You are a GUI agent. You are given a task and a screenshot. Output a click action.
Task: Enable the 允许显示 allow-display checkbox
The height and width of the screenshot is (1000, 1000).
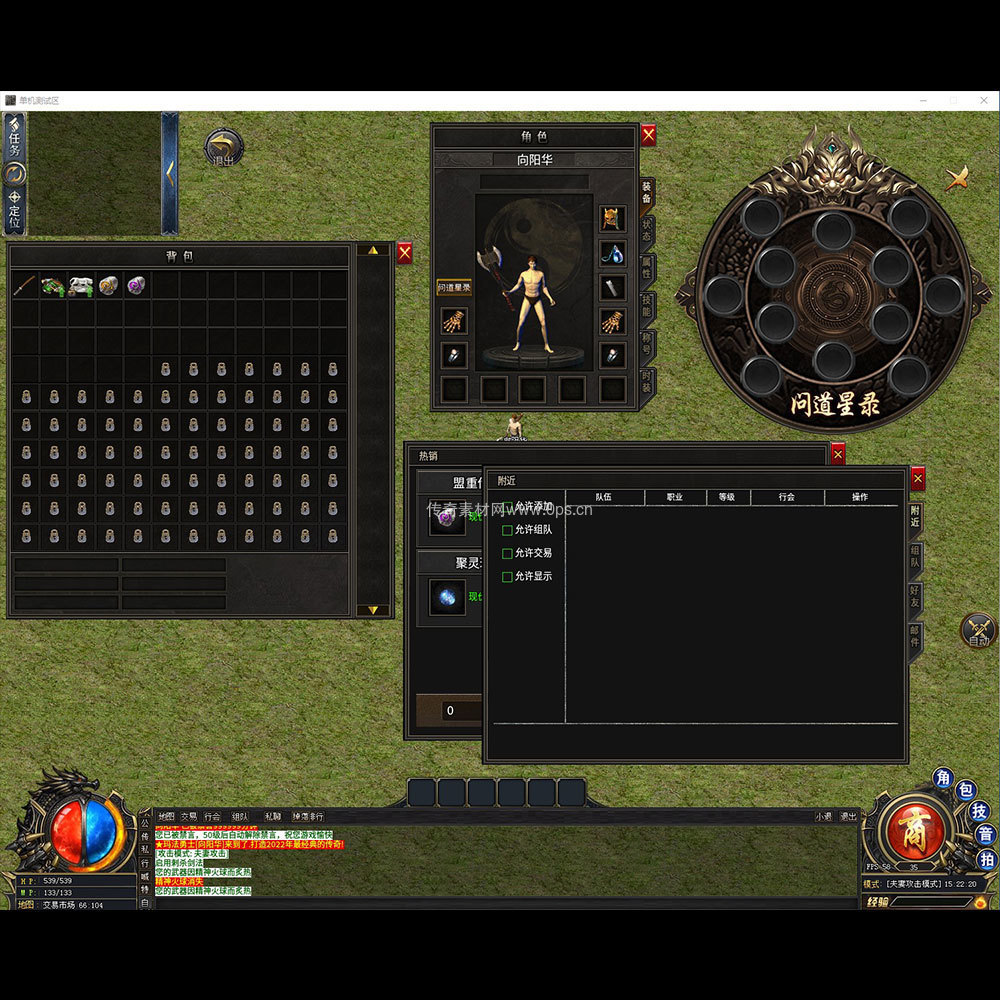[x=507, y=577]
